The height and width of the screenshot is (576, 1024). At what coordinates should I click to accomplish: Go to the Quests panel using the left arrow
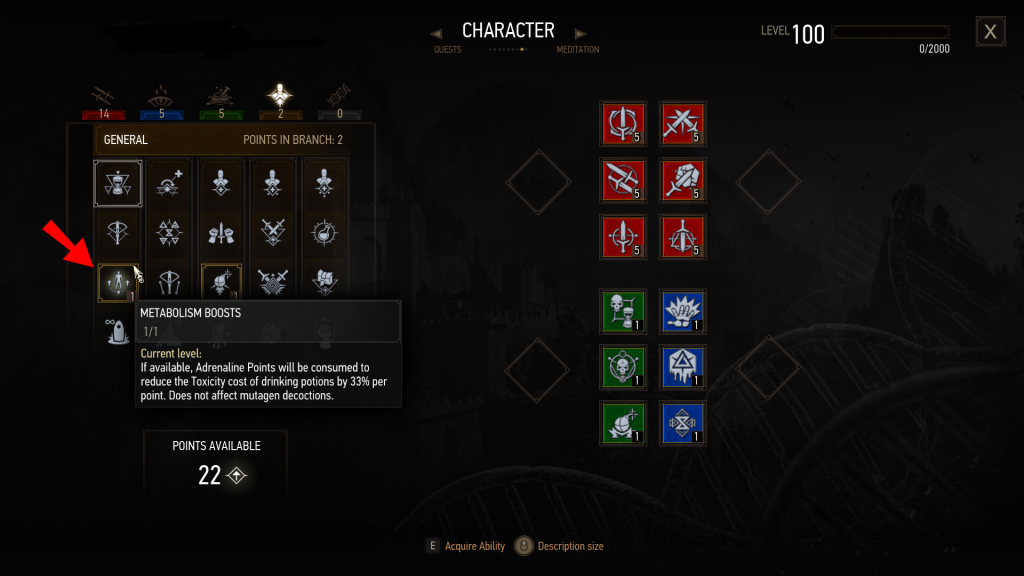coord(436,33)
